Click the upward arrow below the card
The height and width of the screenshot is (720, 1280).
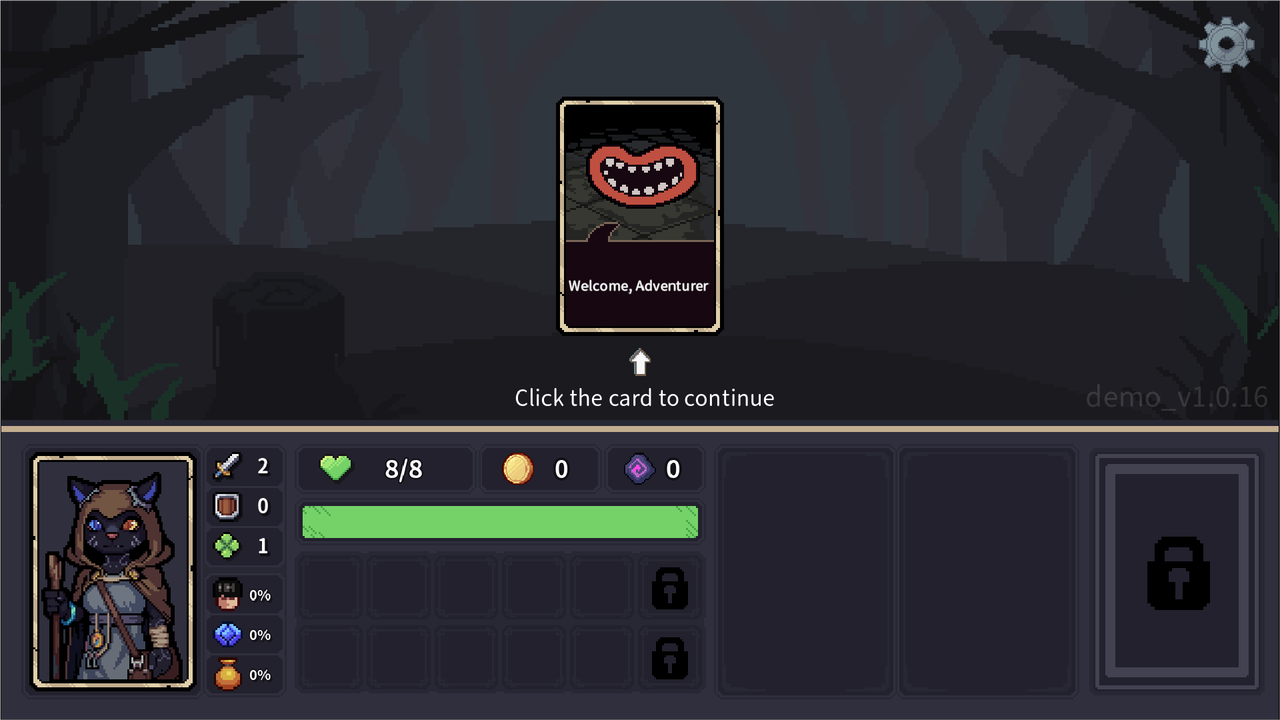coord(639,362)
